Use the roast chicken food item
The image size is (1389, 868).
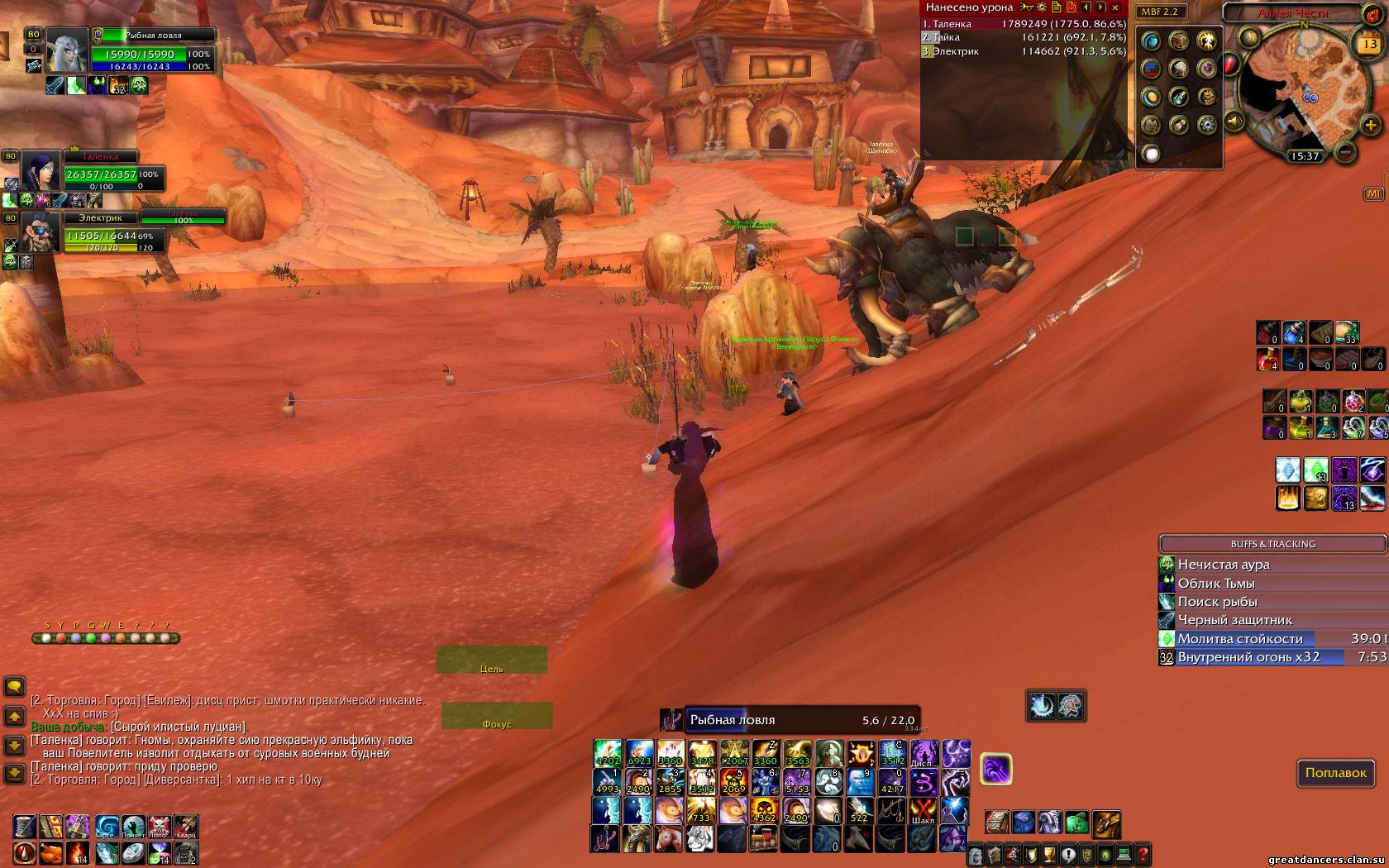tap(52, 852)
